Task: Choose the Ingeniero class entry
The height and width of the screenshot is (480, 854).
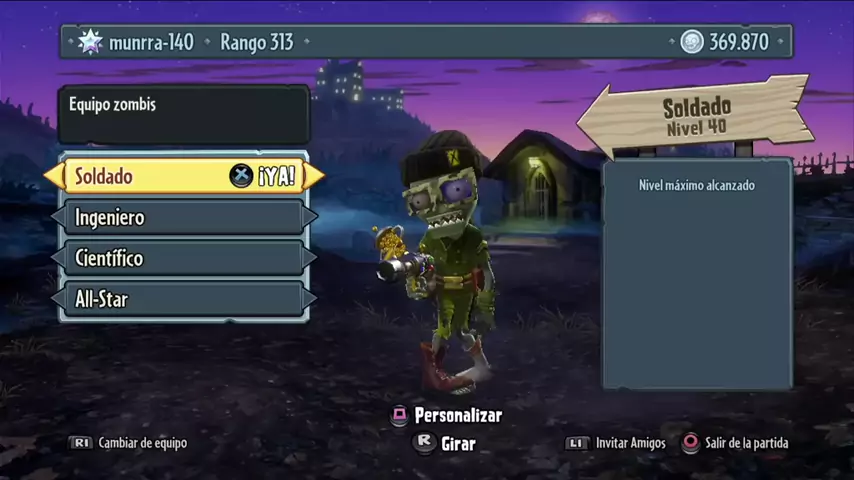Action: tap(184, 217)
